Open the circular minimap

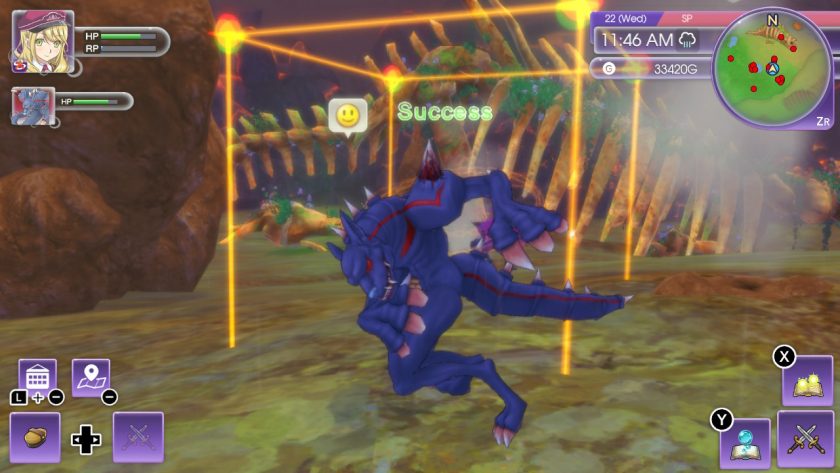pyautogui.click(x=772, y=68)
